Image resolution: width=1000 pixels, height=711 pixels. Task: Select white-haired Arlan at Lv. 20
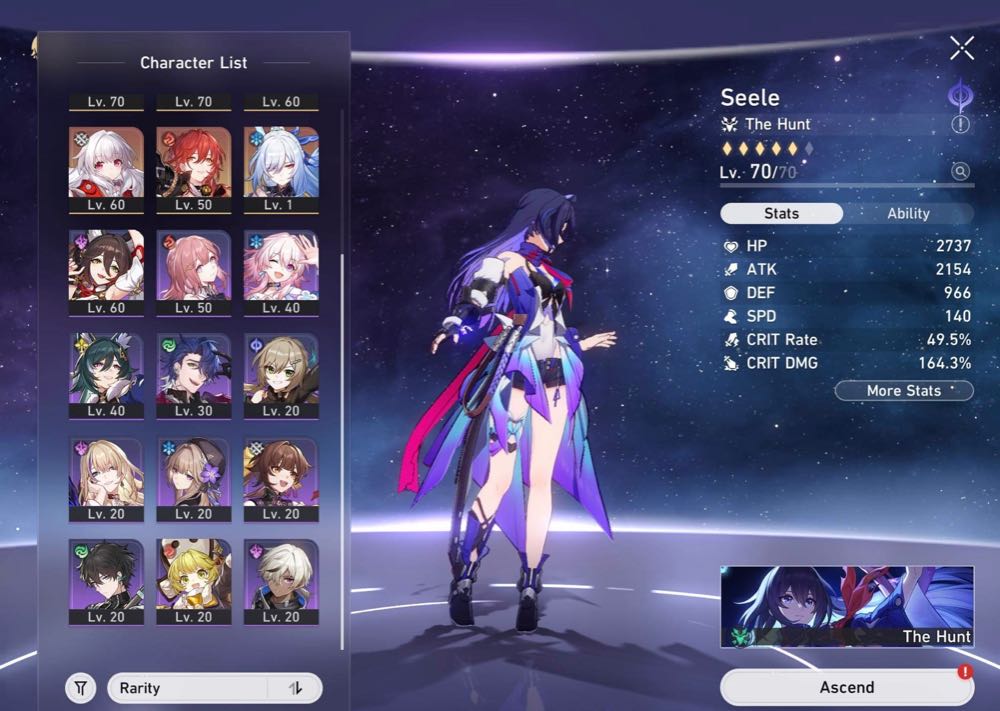(281, 581)
